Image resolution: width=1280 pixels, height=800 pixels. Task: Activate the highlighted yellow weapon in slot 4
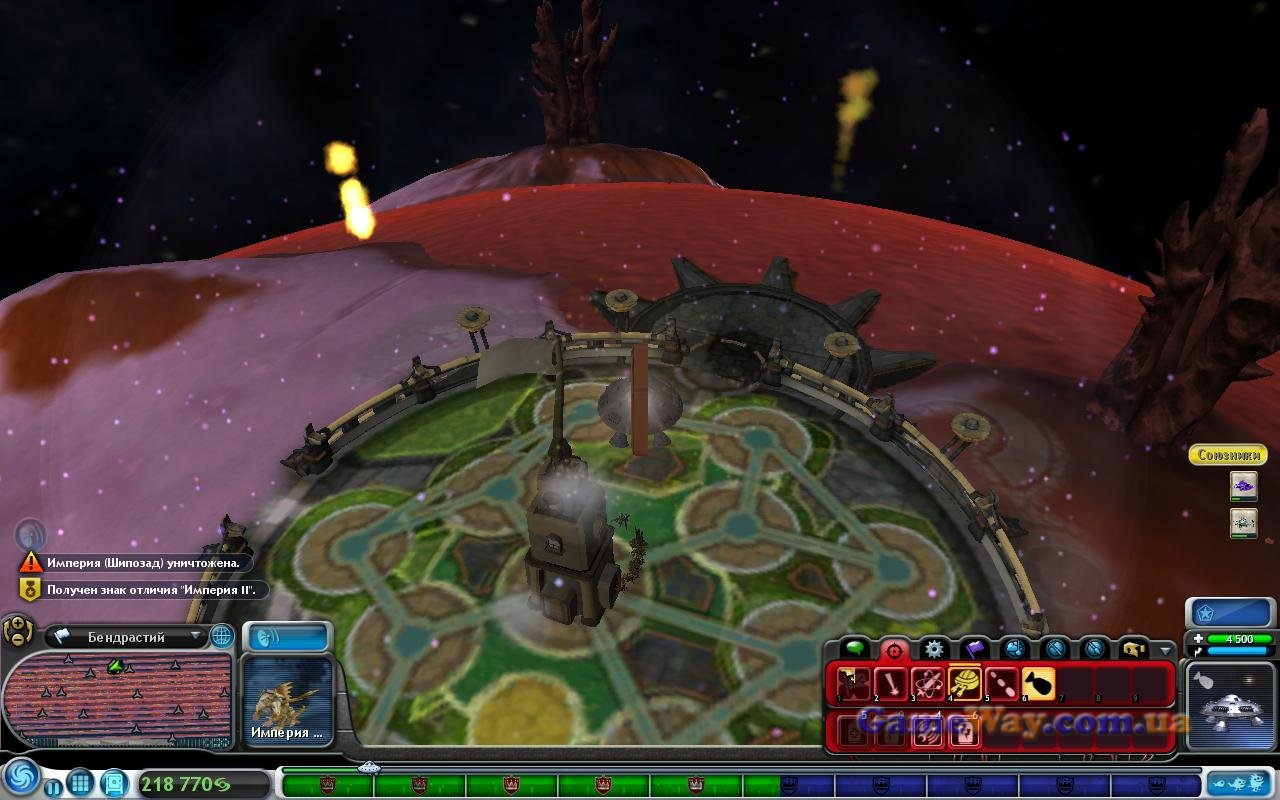tap(964, 684)
